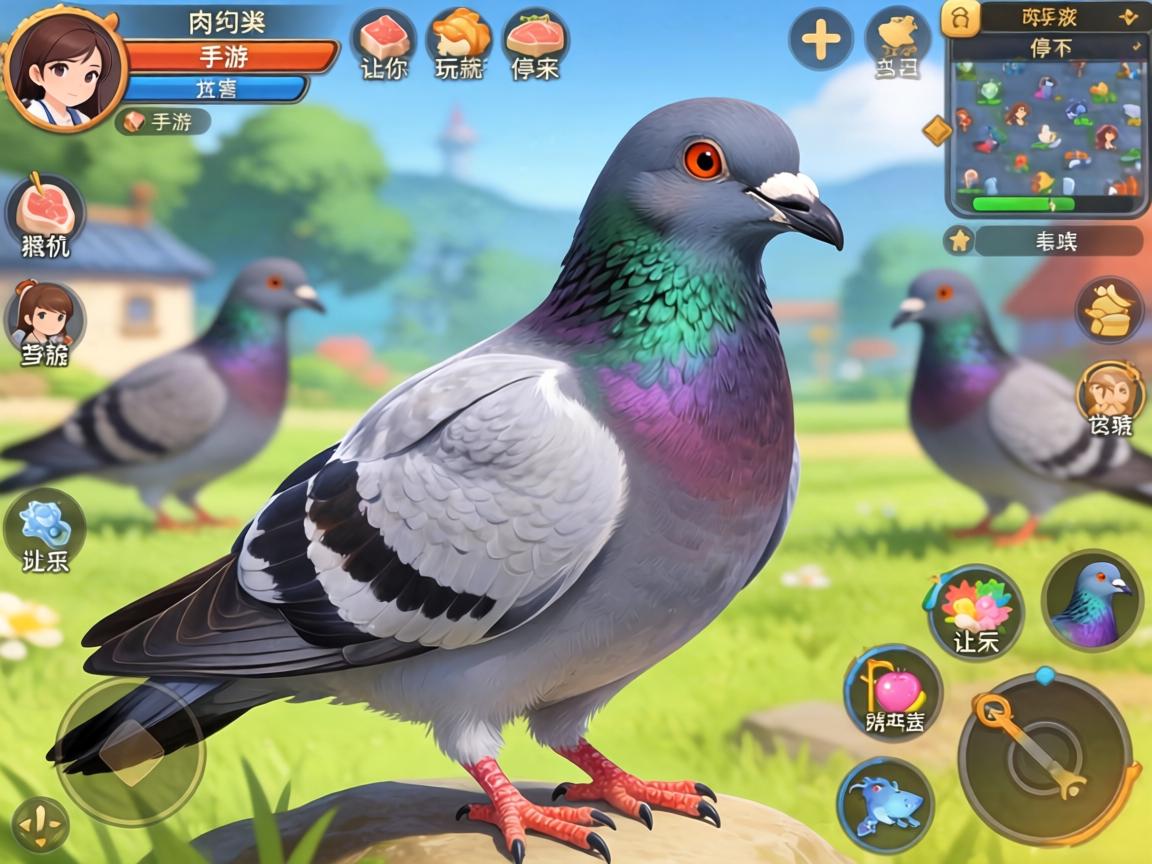Select the girl character icon on left

(45, 318)
